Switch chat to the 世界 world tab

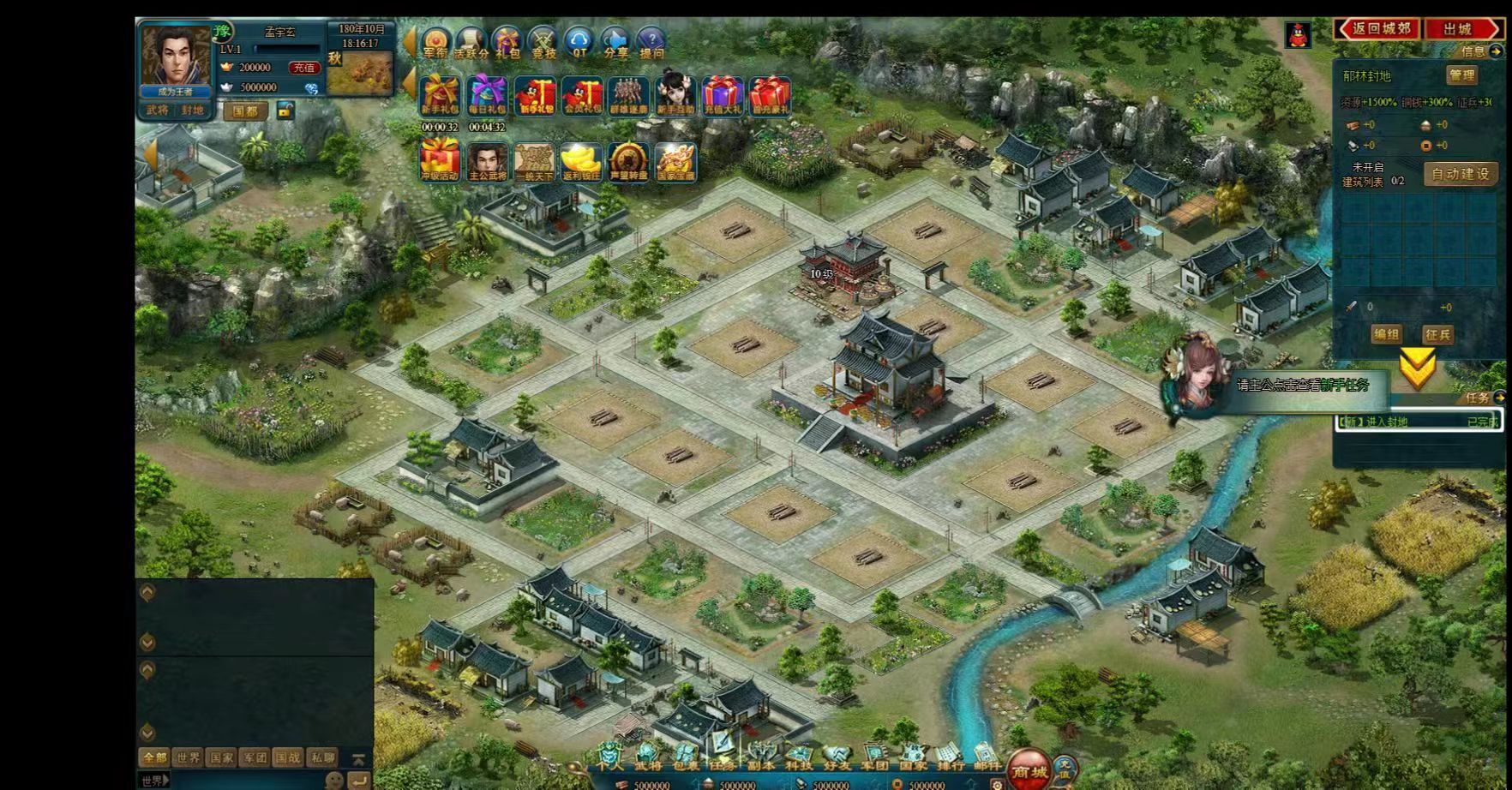(188, 757)
